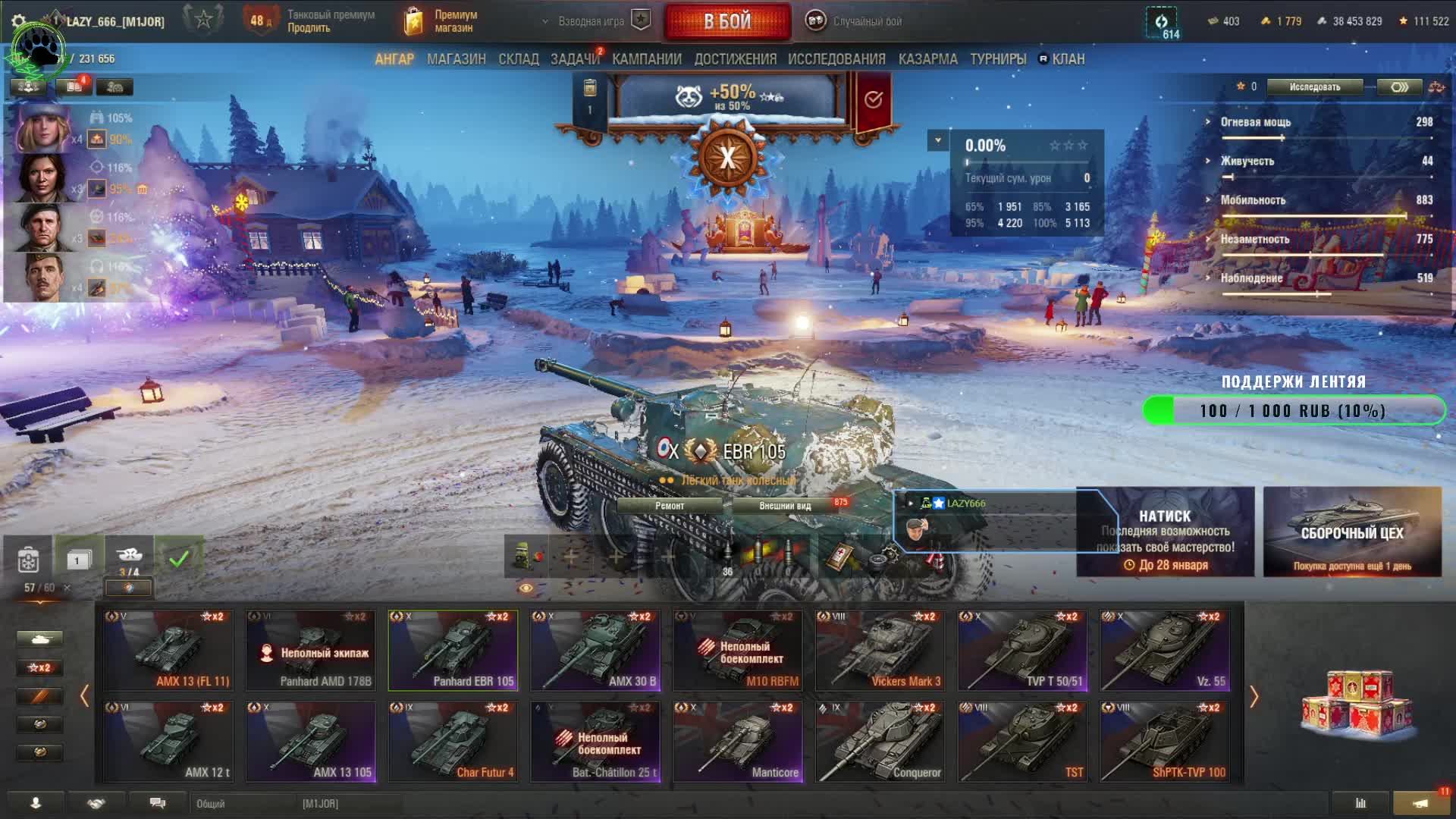This screenshot has width=1456, height=819.
Task: Open the Исследования tab
Action: tap(836, 59)
